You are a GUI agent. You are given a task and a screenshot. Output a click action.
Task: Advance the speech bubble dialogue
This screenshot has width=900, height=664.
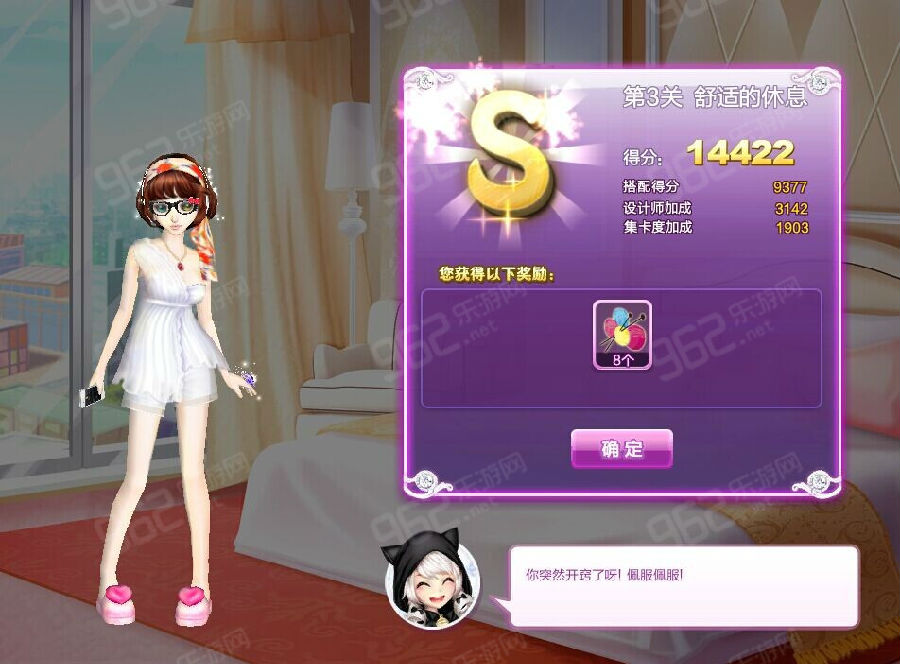pyautogui.click(x=683, y=586)
